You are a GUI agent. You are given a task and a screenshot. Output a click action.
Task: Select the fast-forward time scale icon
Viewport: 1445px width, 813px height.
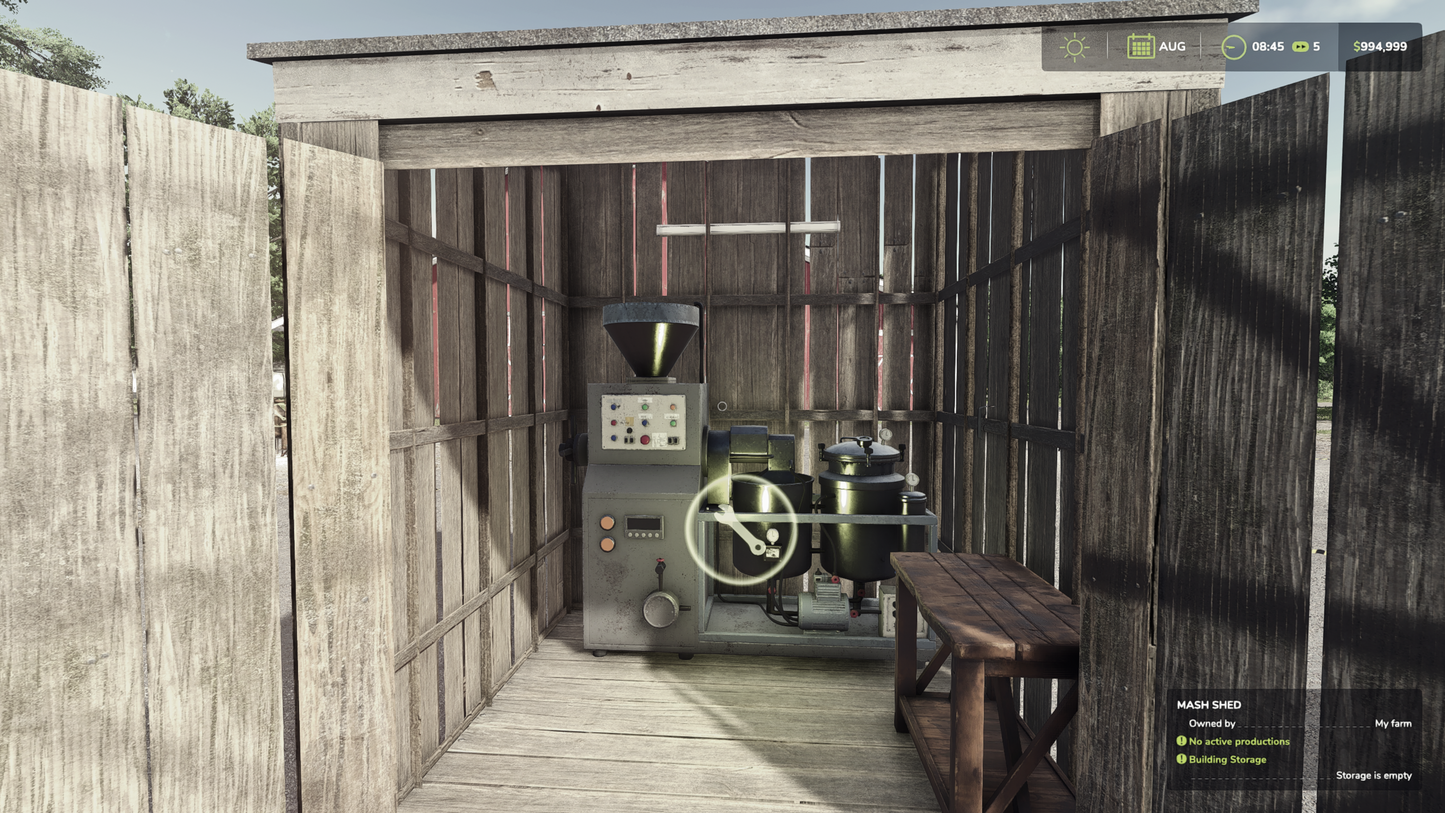(1300, 45)
